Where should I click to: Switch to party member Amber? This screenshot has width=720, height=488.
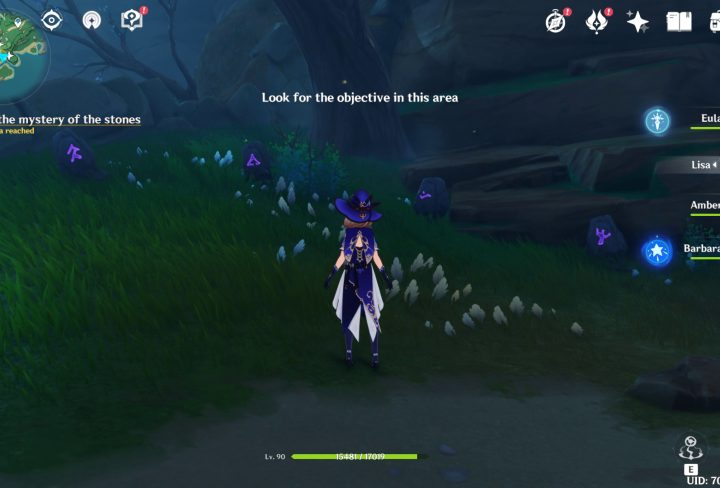click(x=704, y=205)
